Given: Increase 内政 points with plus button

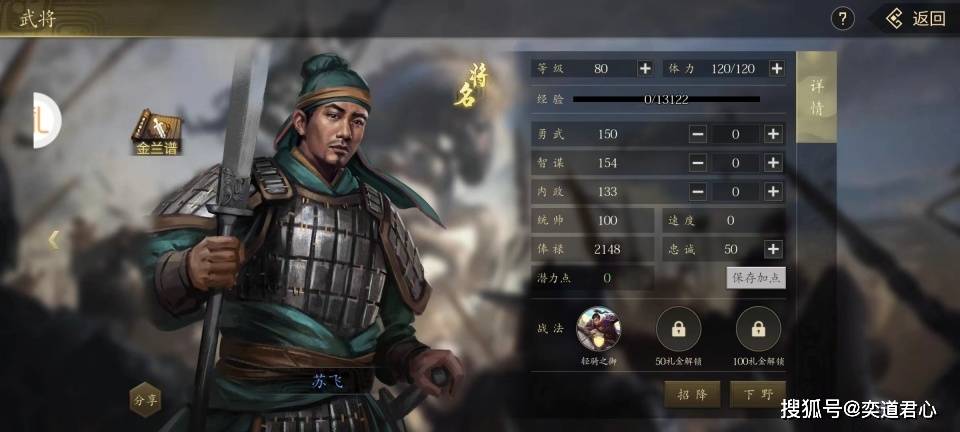Looking at the screenshot, I should 773,191.
